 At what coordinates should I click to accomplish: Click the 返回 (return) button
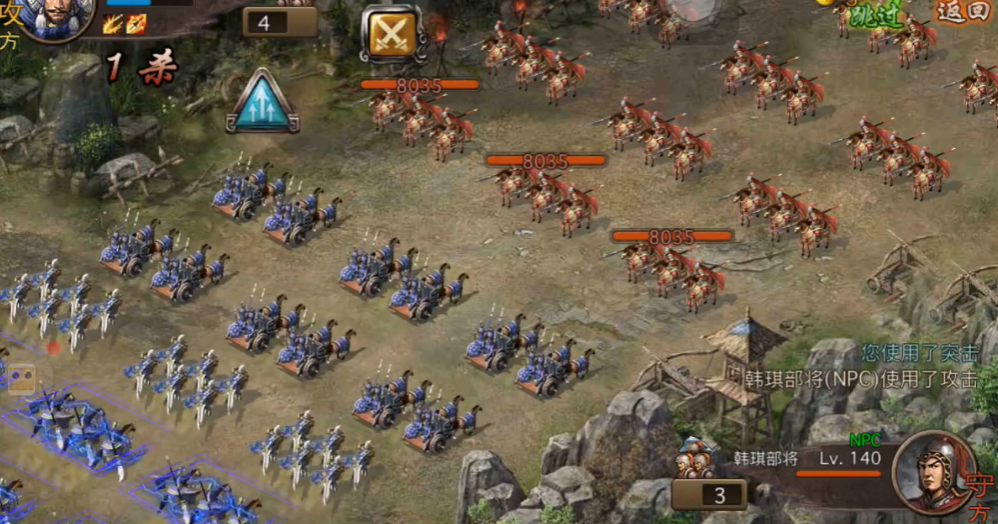pyautogui.click(x=962, y=12)
